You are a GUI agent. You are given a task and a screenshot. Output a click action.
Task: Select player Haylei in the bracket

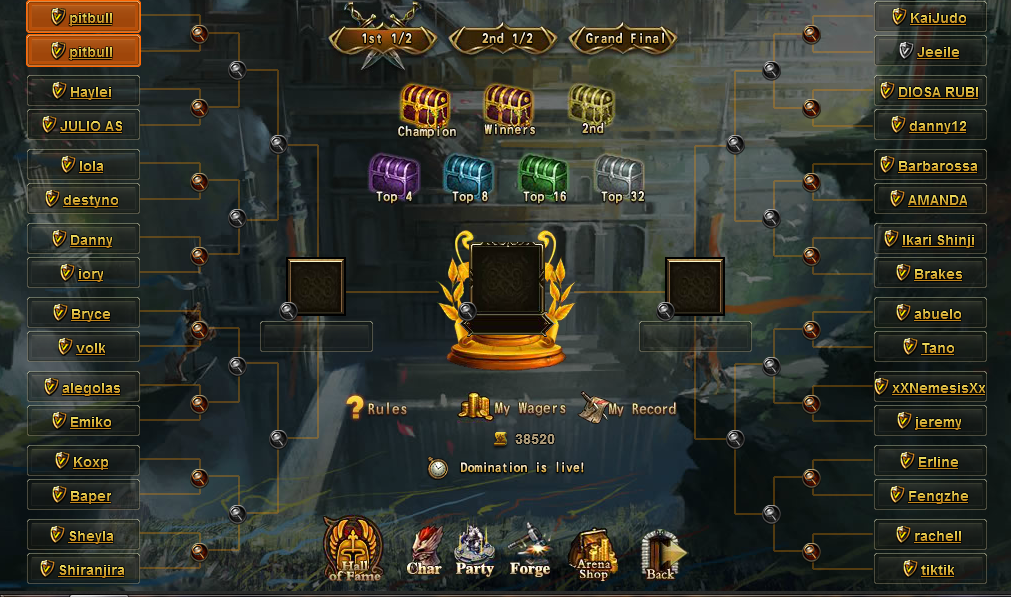[x=90, y=92]
